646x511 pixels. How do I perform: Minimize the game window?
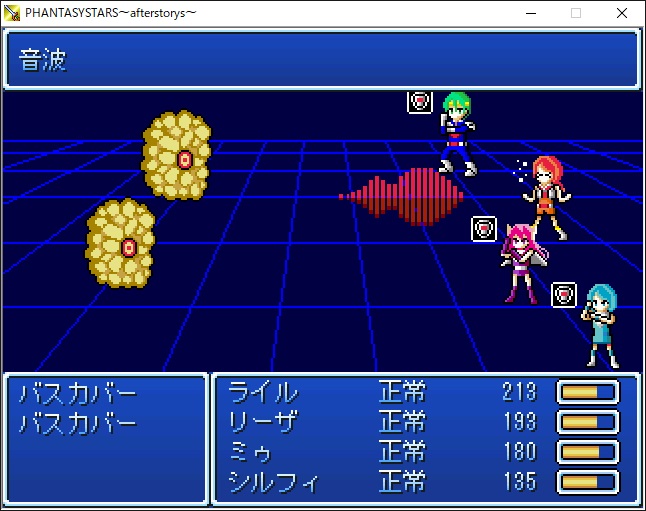tap(530, 13)
